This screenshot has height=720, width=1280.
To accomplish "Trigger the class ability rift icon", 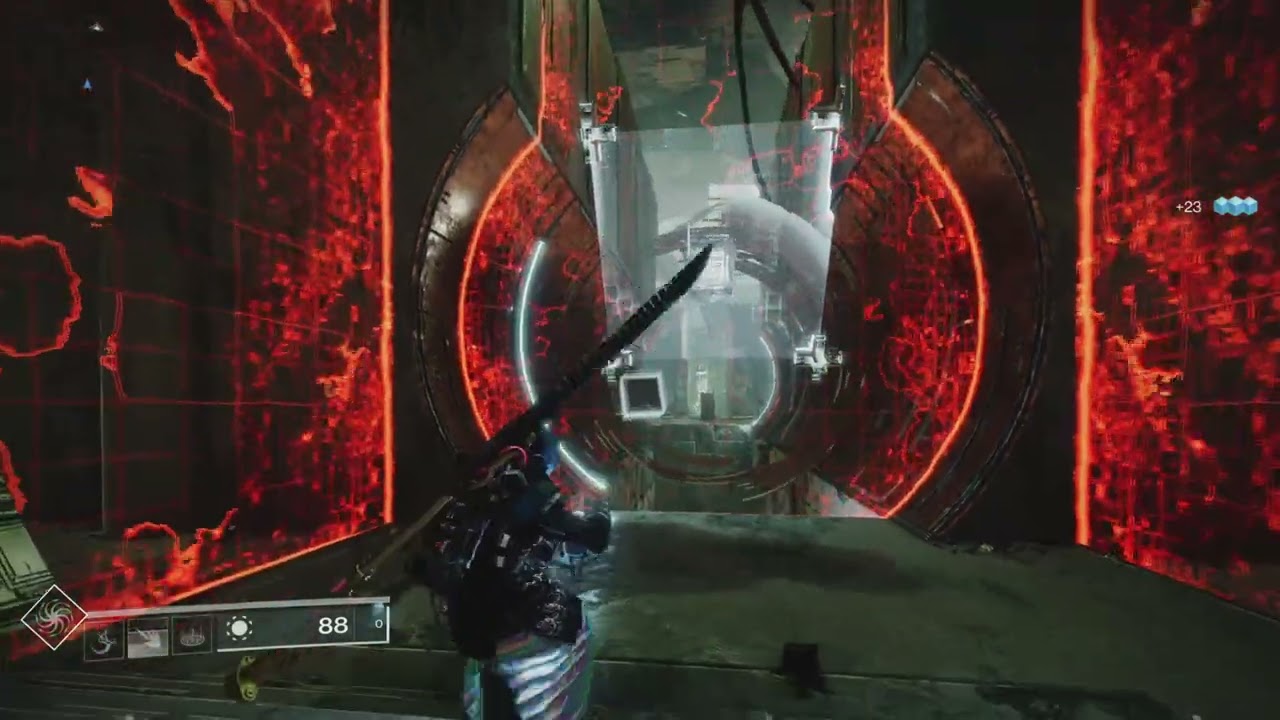I will pyautogui.click(x=190, y=636).
